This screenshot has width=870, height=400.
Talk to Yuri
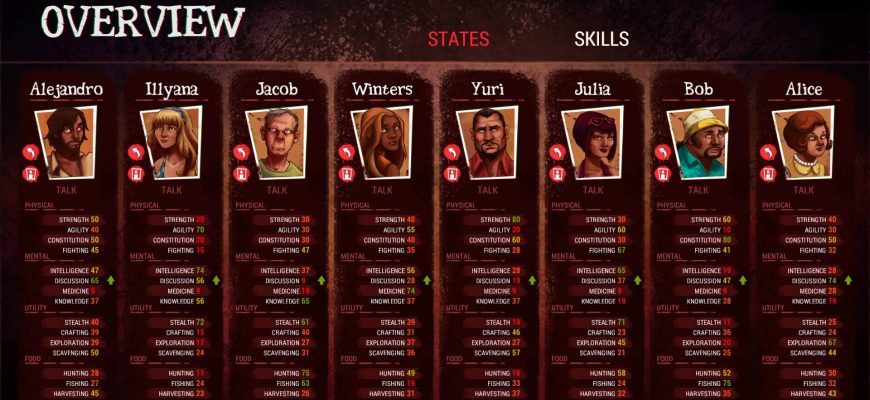(487, 189)
